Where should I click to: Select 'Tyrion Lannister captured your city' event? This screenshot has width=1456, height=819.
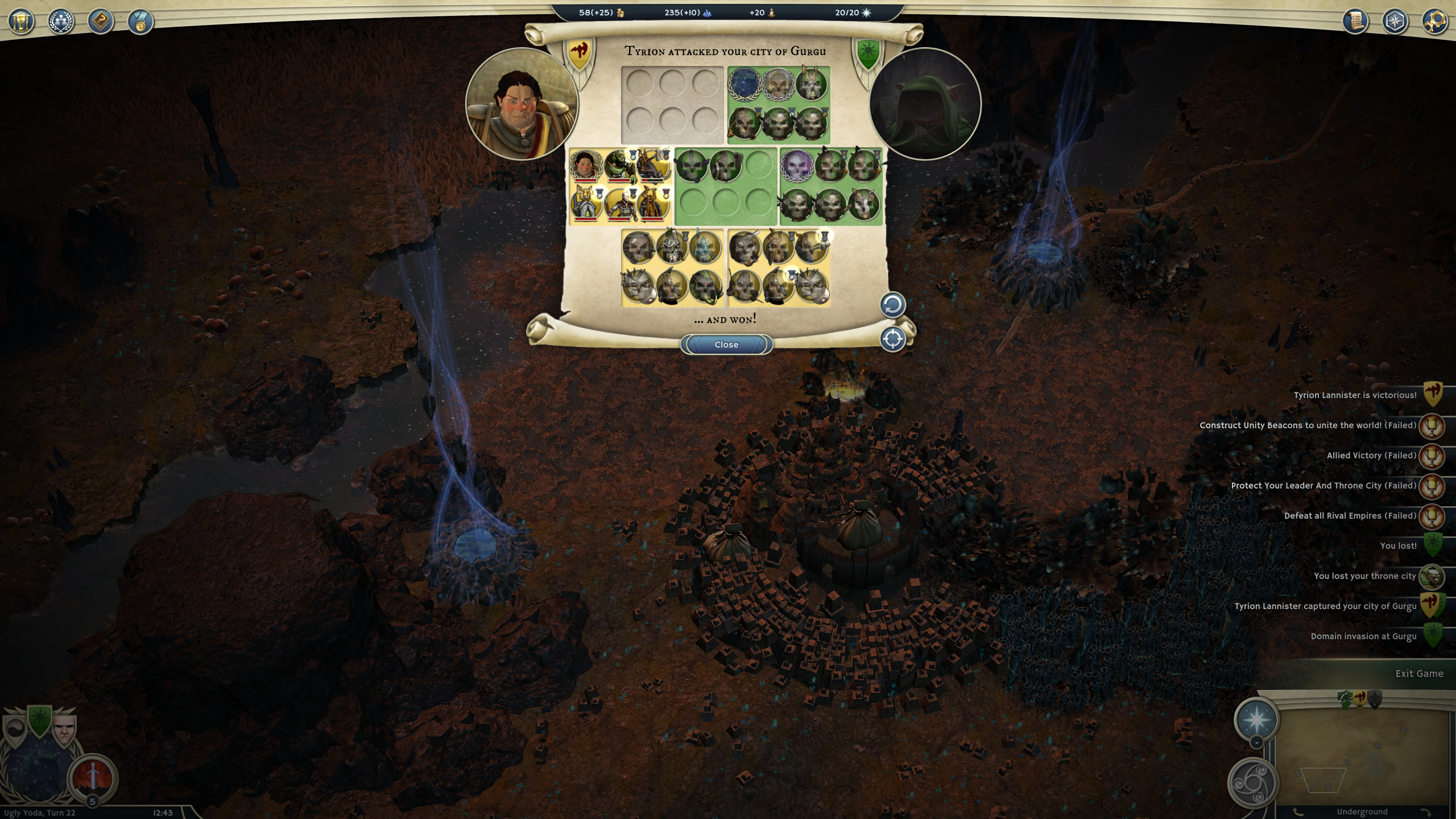coord(1325,606)
